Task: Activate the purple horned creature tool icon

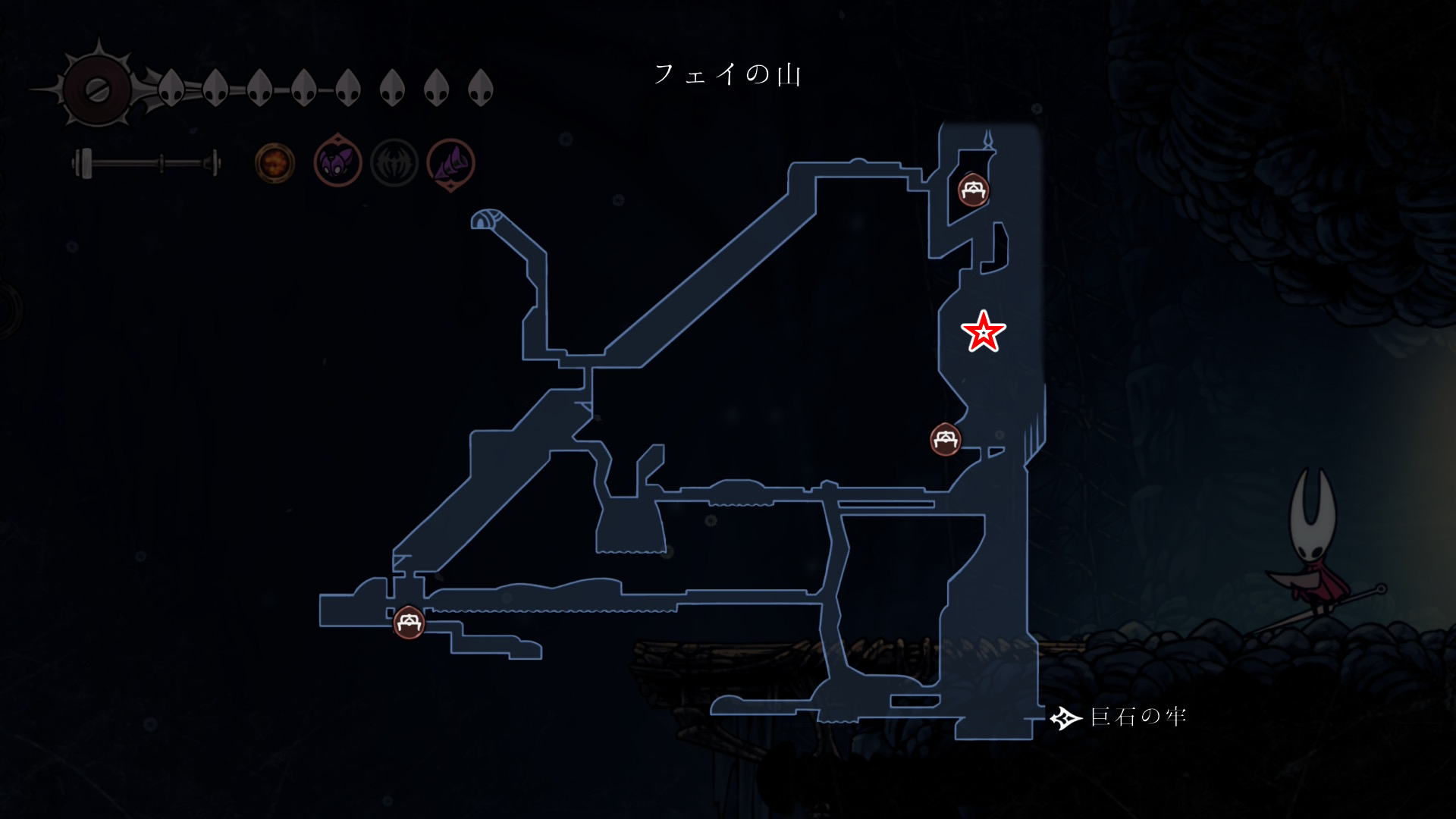Action: click(x=337, y=162)
